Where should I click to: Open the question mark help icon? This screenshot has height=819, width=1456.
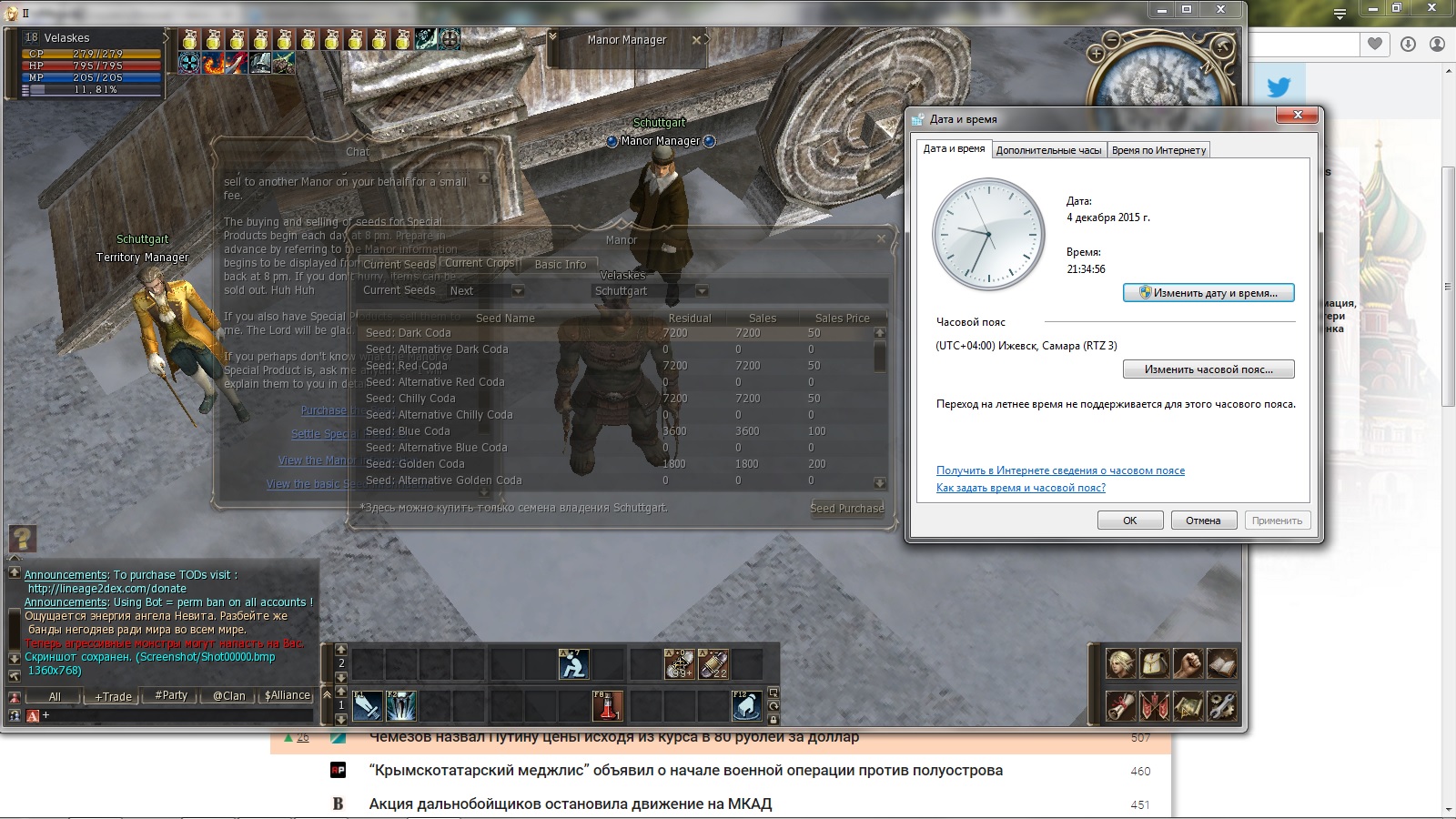tap(22, 539)
